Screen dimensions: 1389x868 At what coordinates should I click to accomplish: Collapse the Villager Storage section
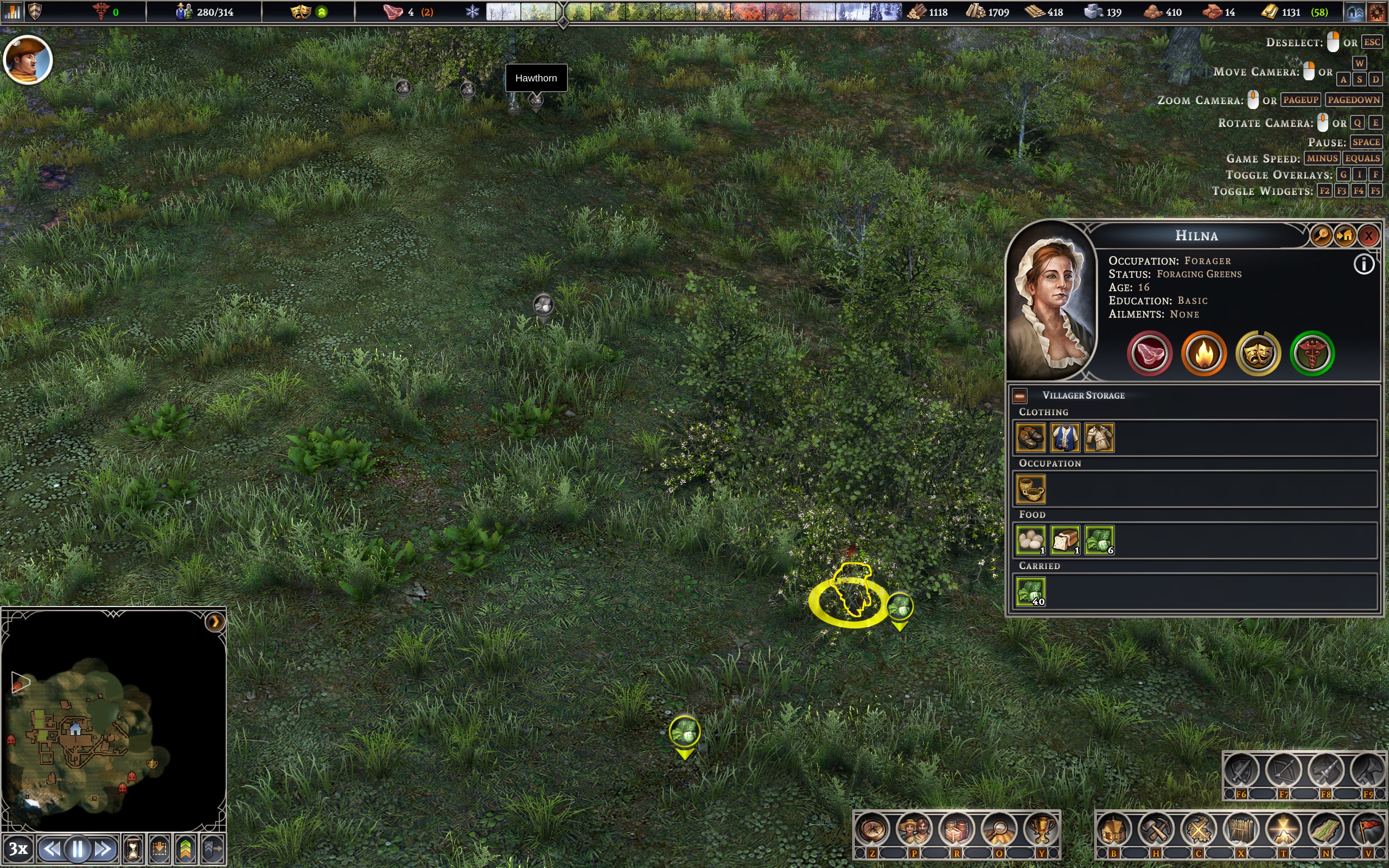tap(1020, 395)
